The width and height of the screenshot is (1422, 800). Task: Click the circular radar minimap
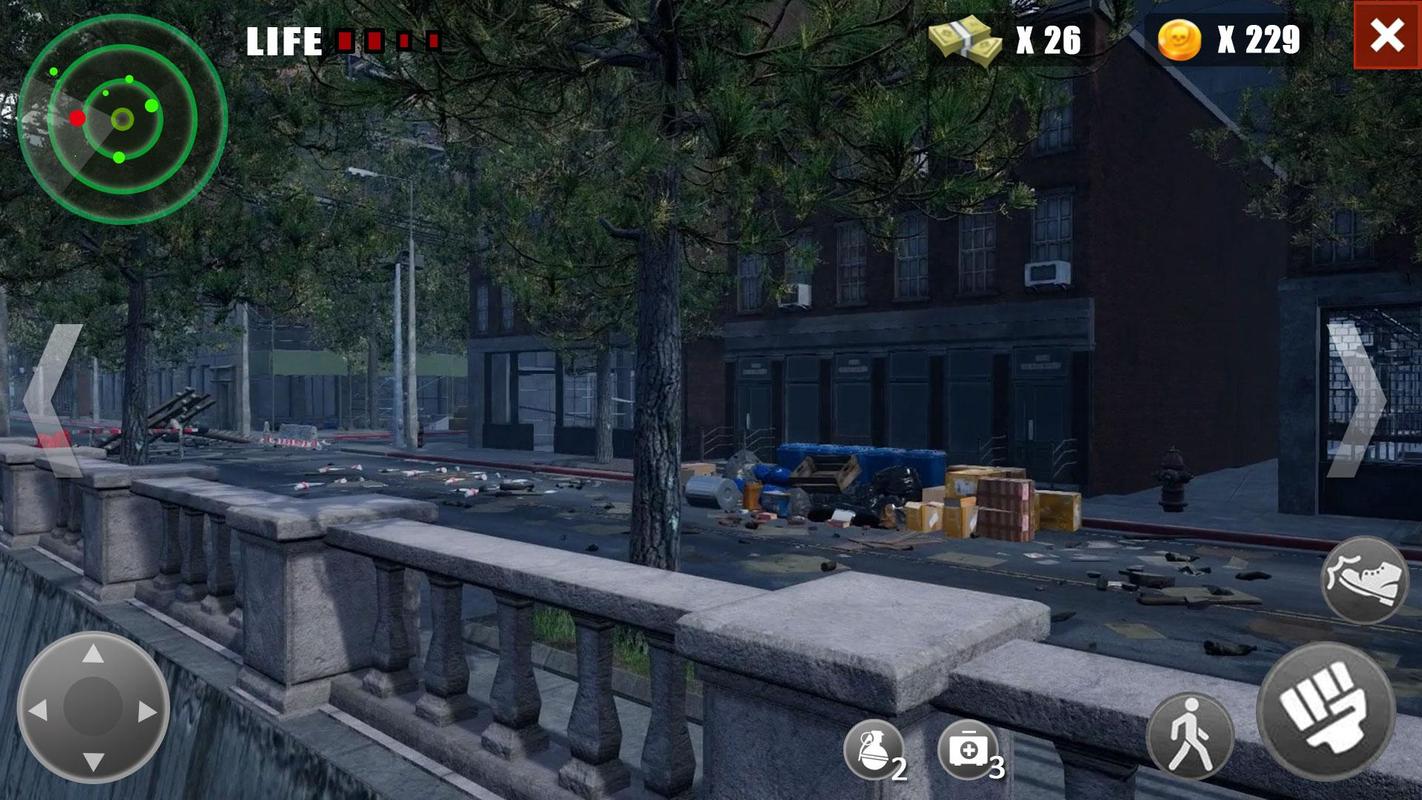pos(122,119)
